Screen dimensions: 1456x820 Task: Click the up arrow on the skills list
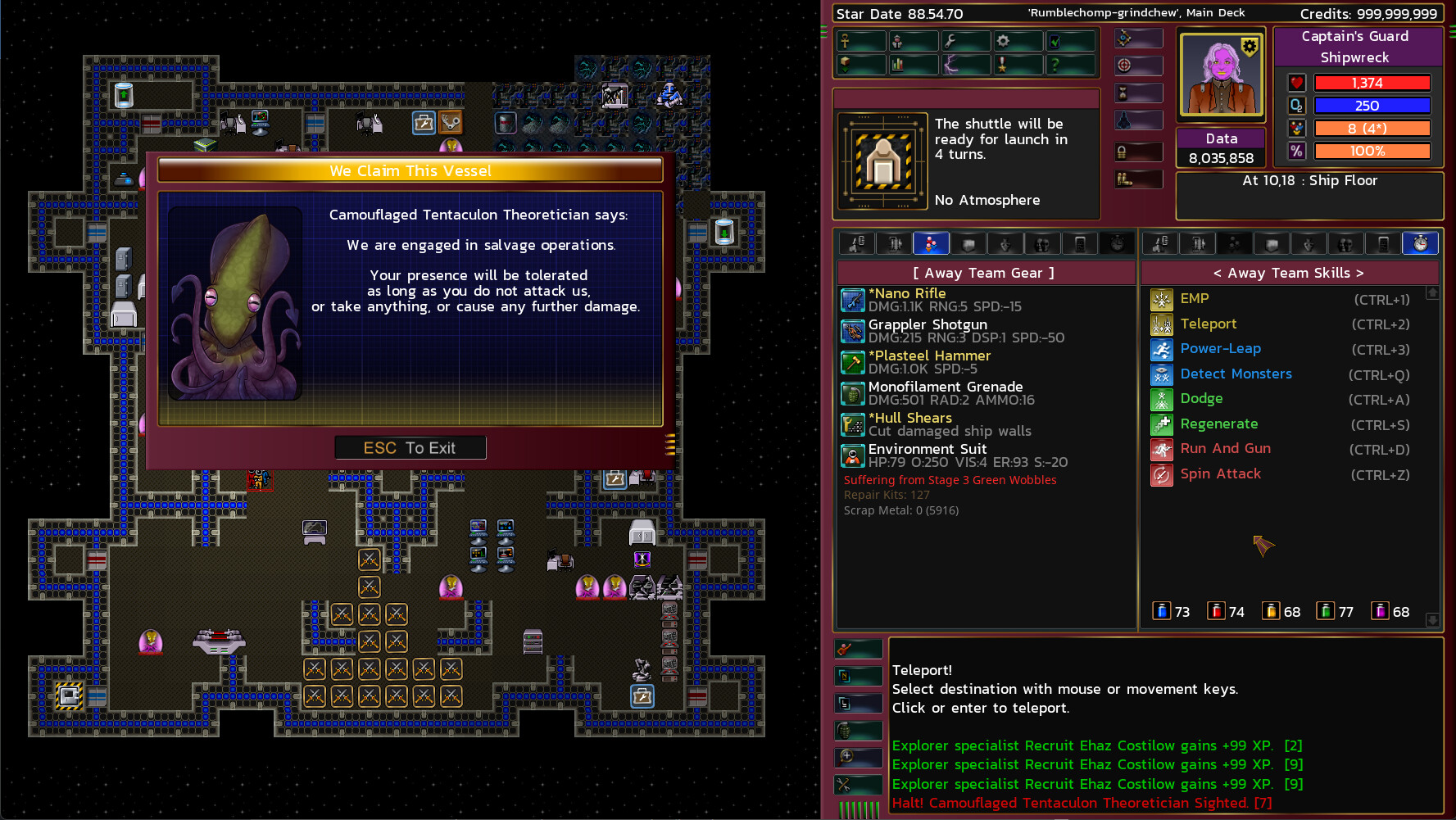click(1432, 292)
